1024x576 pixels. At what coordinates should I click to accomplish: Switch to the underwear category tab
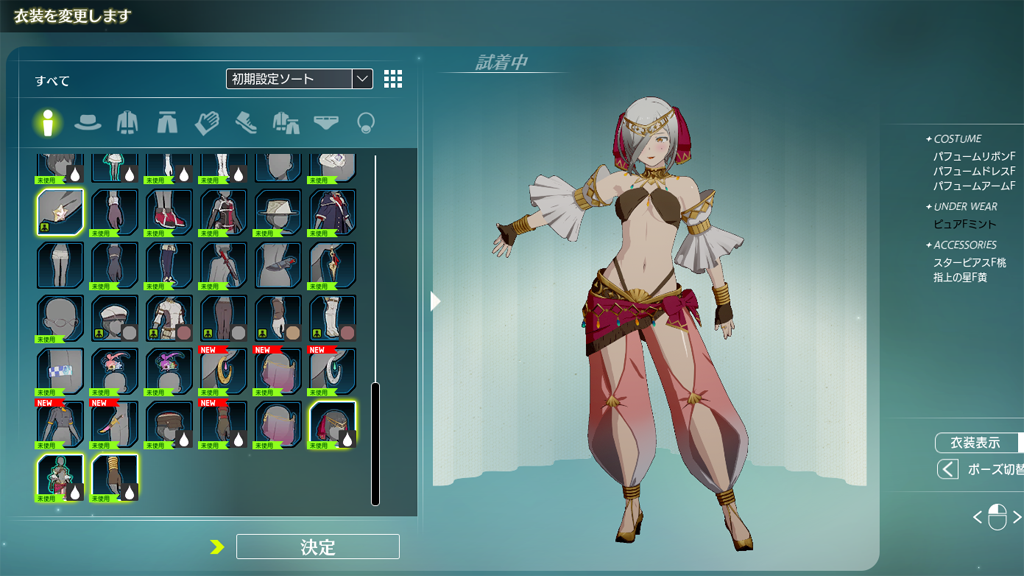point(326,123)
